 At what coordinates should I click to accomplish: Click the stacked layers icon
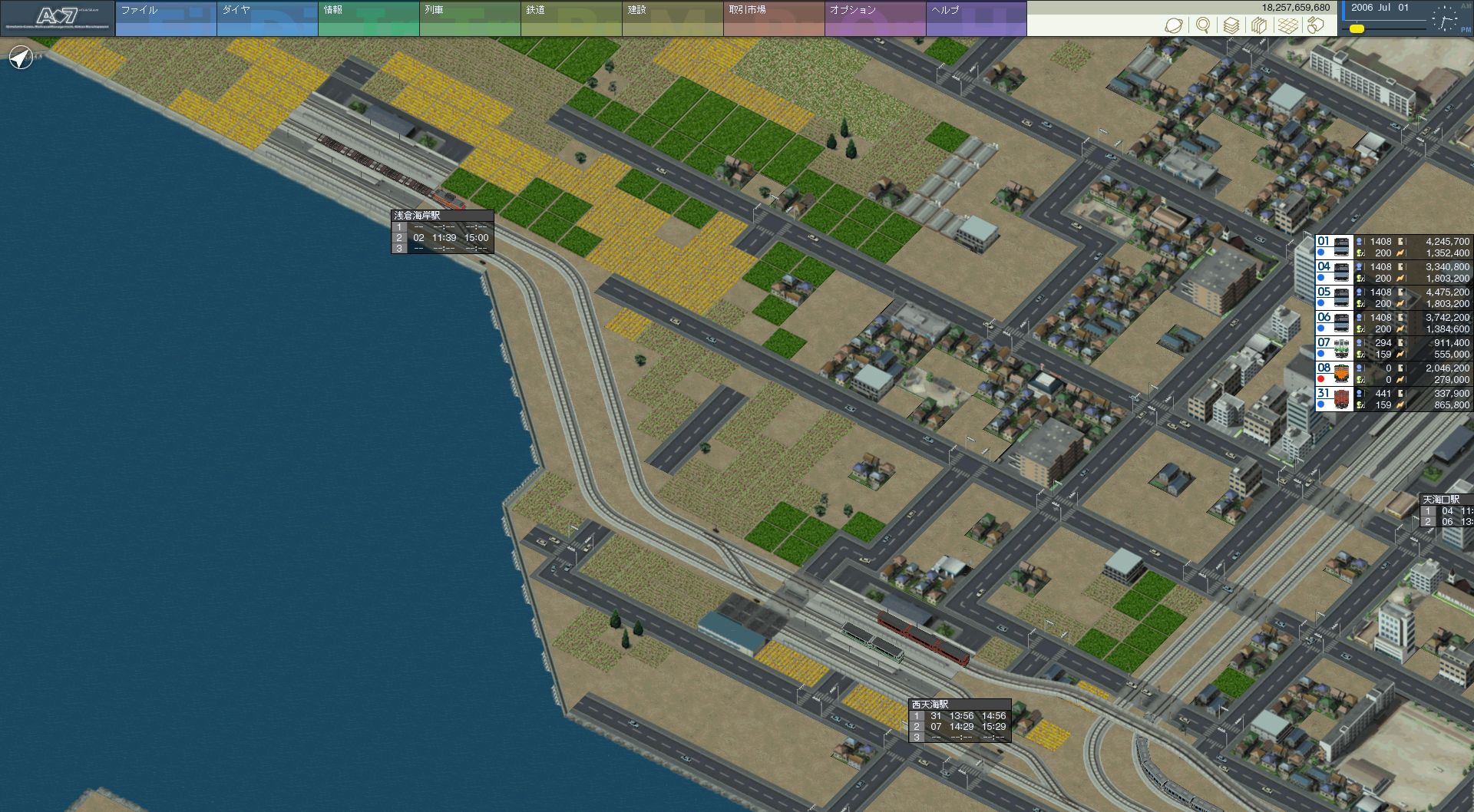[x=1231, y=25]
